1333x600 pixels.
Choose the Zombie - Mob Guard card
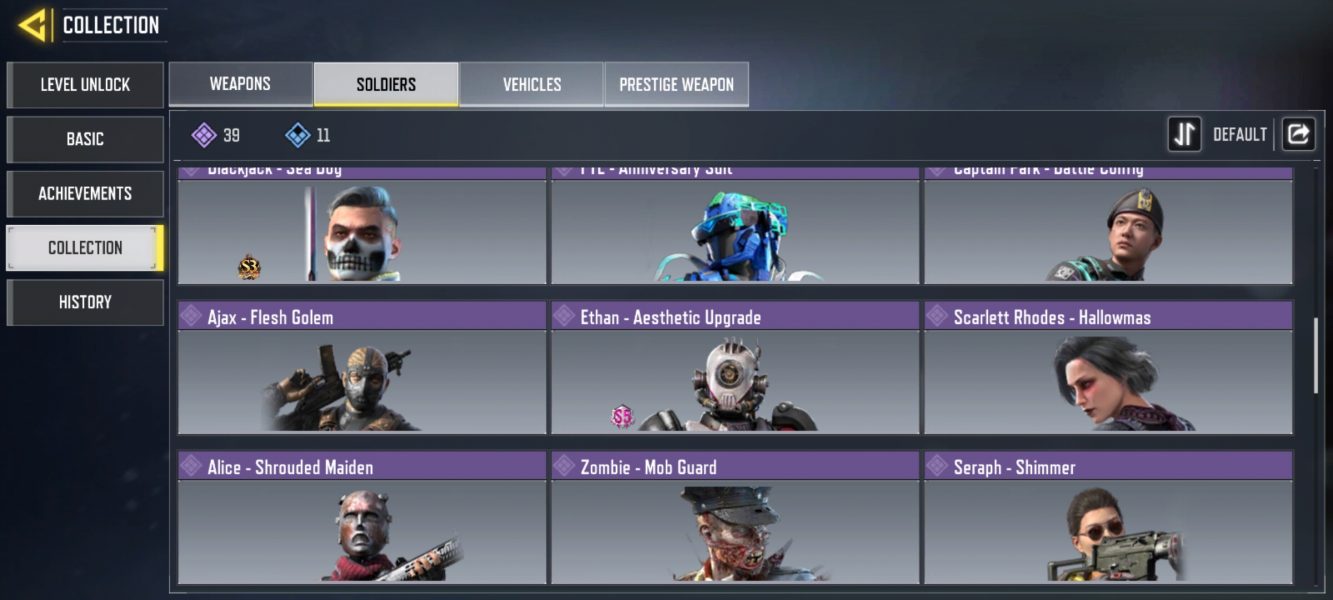(x=735, y=517)
